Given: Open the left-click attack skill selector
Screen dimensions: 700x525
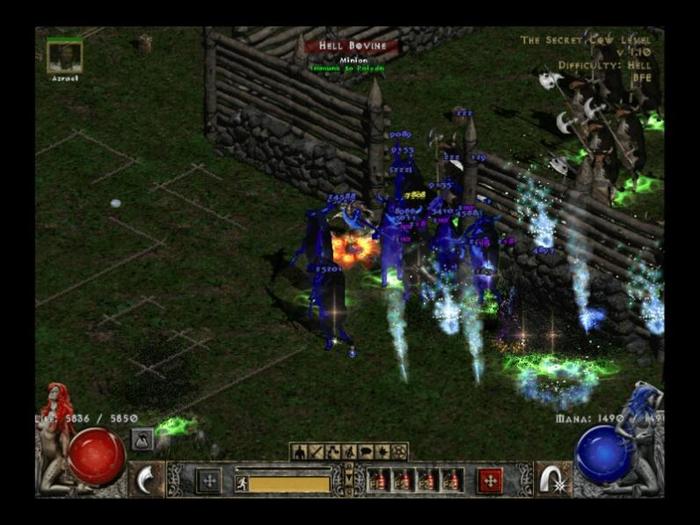Looking at the screenshot, I should coord(147,478).
